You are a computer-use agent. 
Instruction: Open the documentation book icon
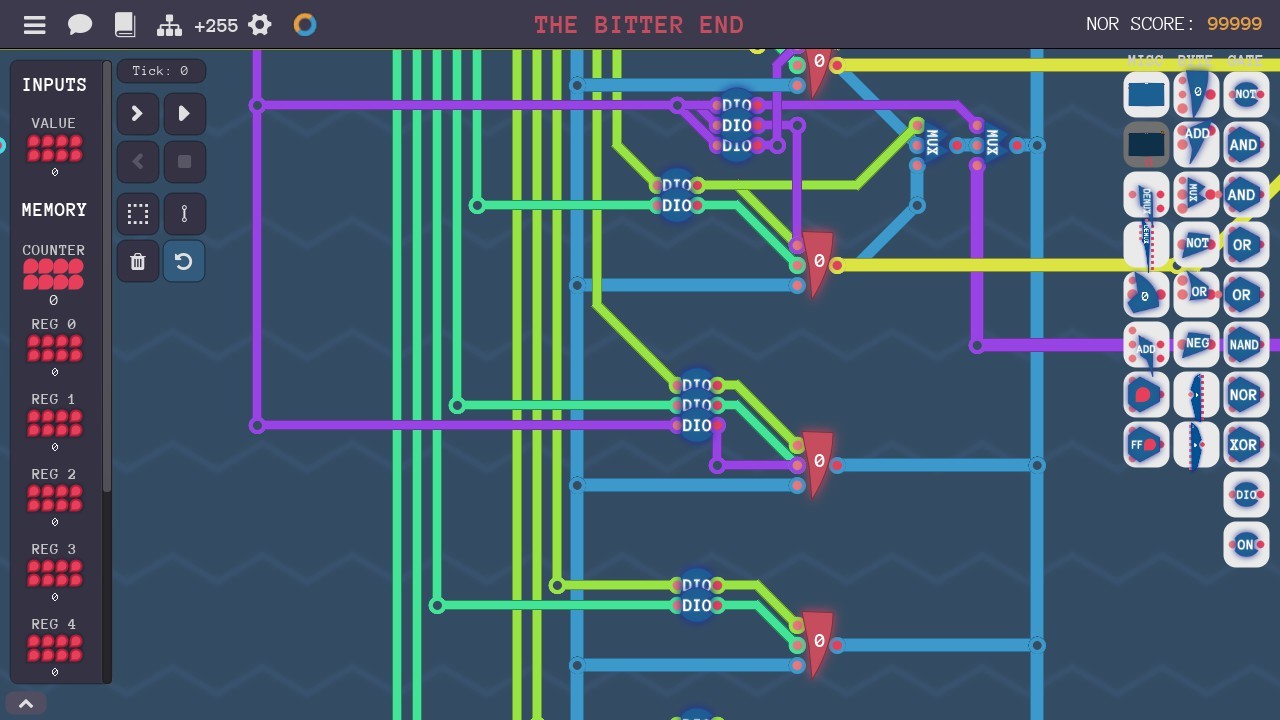click(x=125, y=25)
